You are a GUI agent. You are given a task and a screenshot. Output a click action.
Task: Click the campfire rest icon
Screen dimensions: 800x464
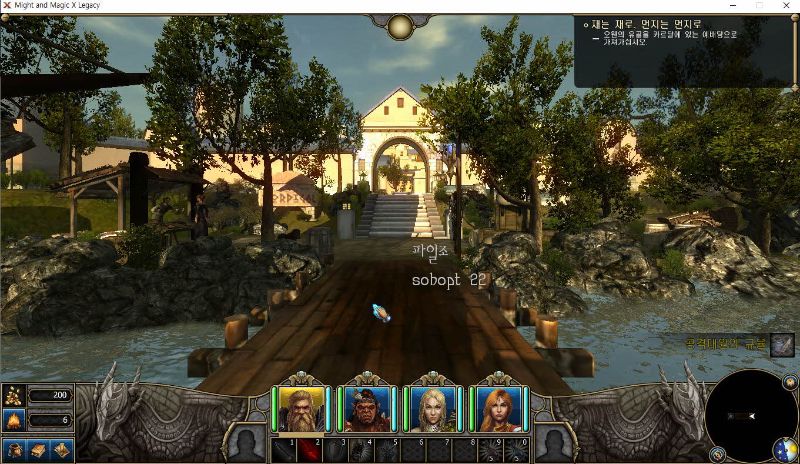click(14, 420)
